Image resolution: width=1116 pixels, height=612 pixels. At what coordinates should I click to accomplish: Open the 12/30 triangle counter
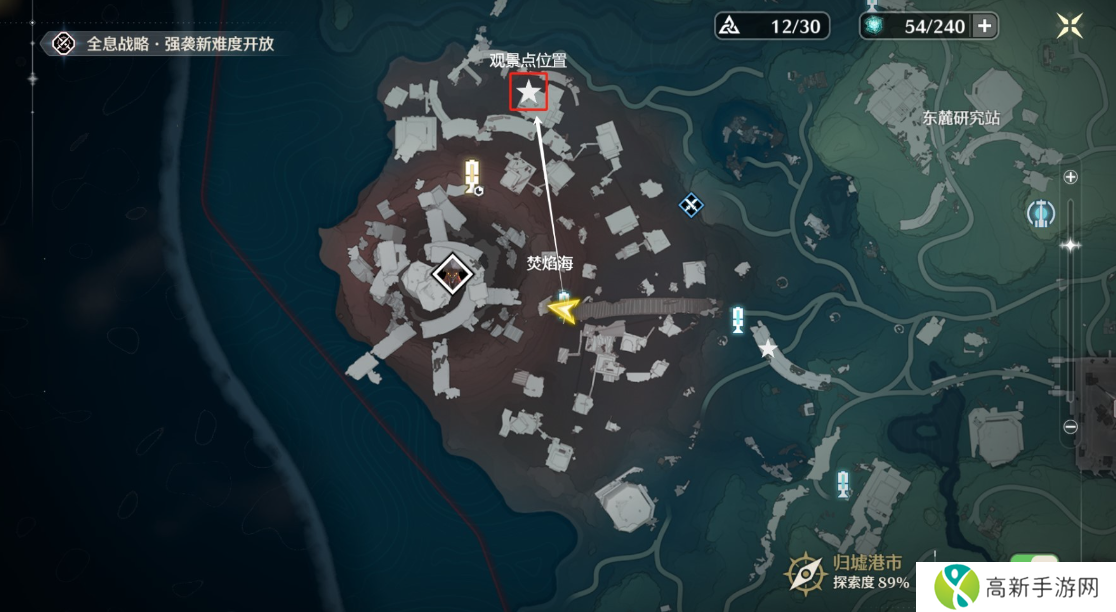(x=772, y=26)
